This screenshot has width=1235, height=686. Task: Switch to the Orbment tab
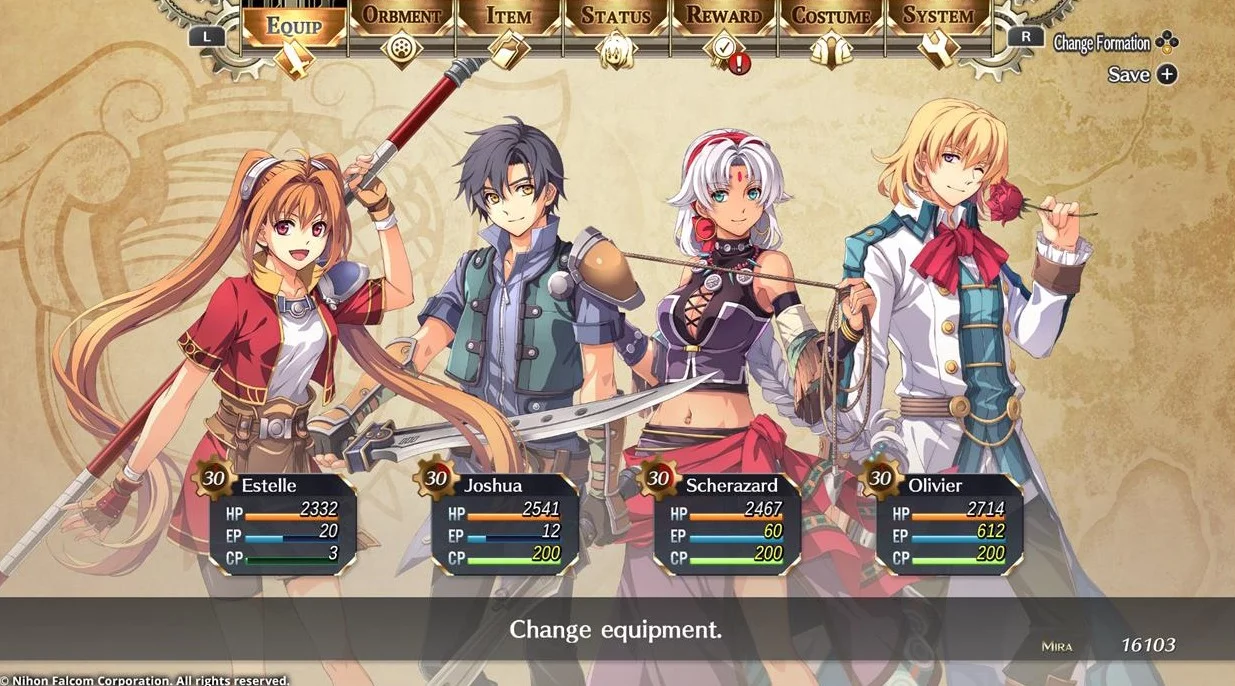click(x=402, y=30)
